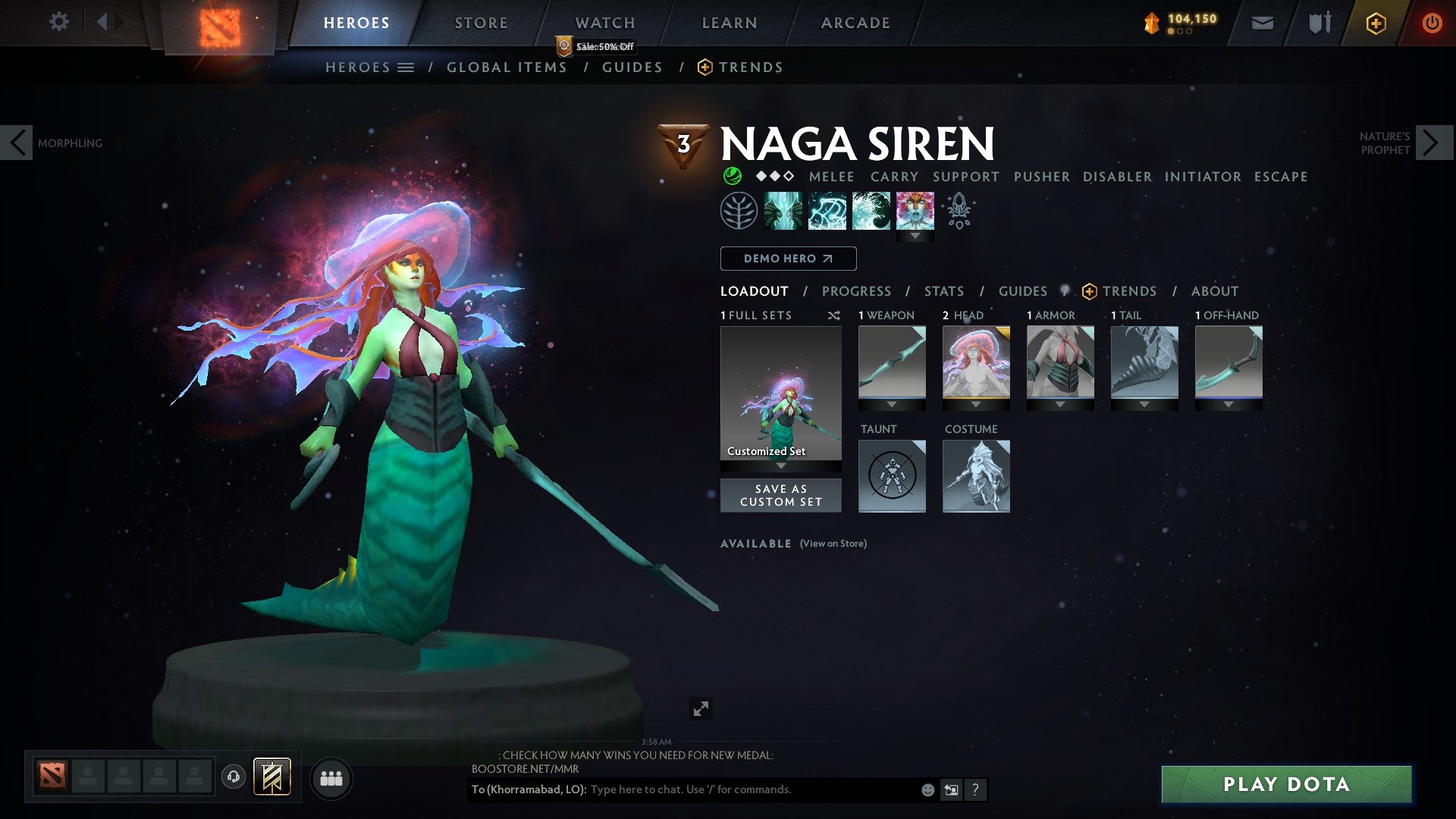This screenshot has height=819, width=1456.
Task: View the hero Progress tab
Action: [x=856, y=291]
